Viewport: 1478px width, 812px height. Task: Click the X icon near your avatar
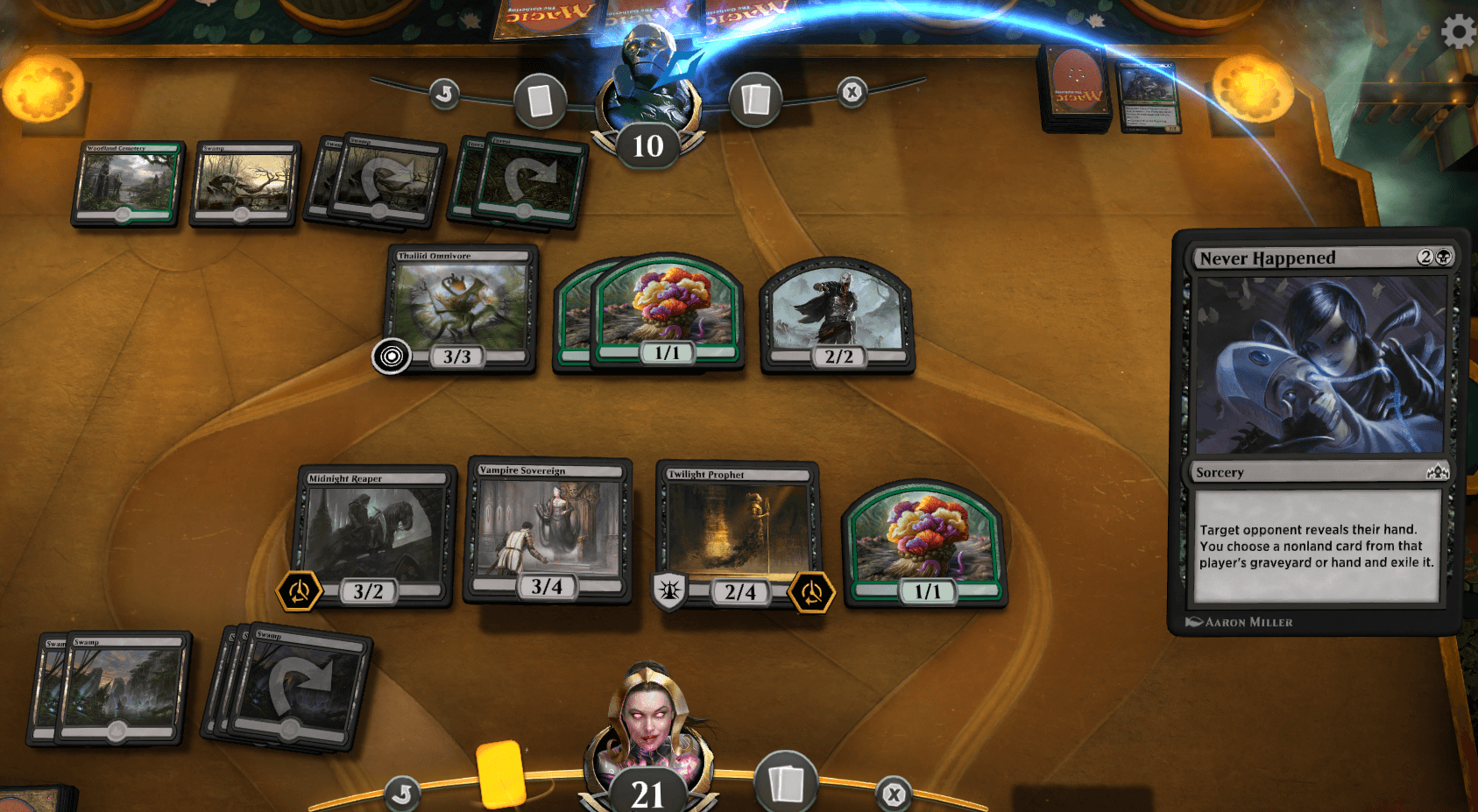(x=893, y=794)
